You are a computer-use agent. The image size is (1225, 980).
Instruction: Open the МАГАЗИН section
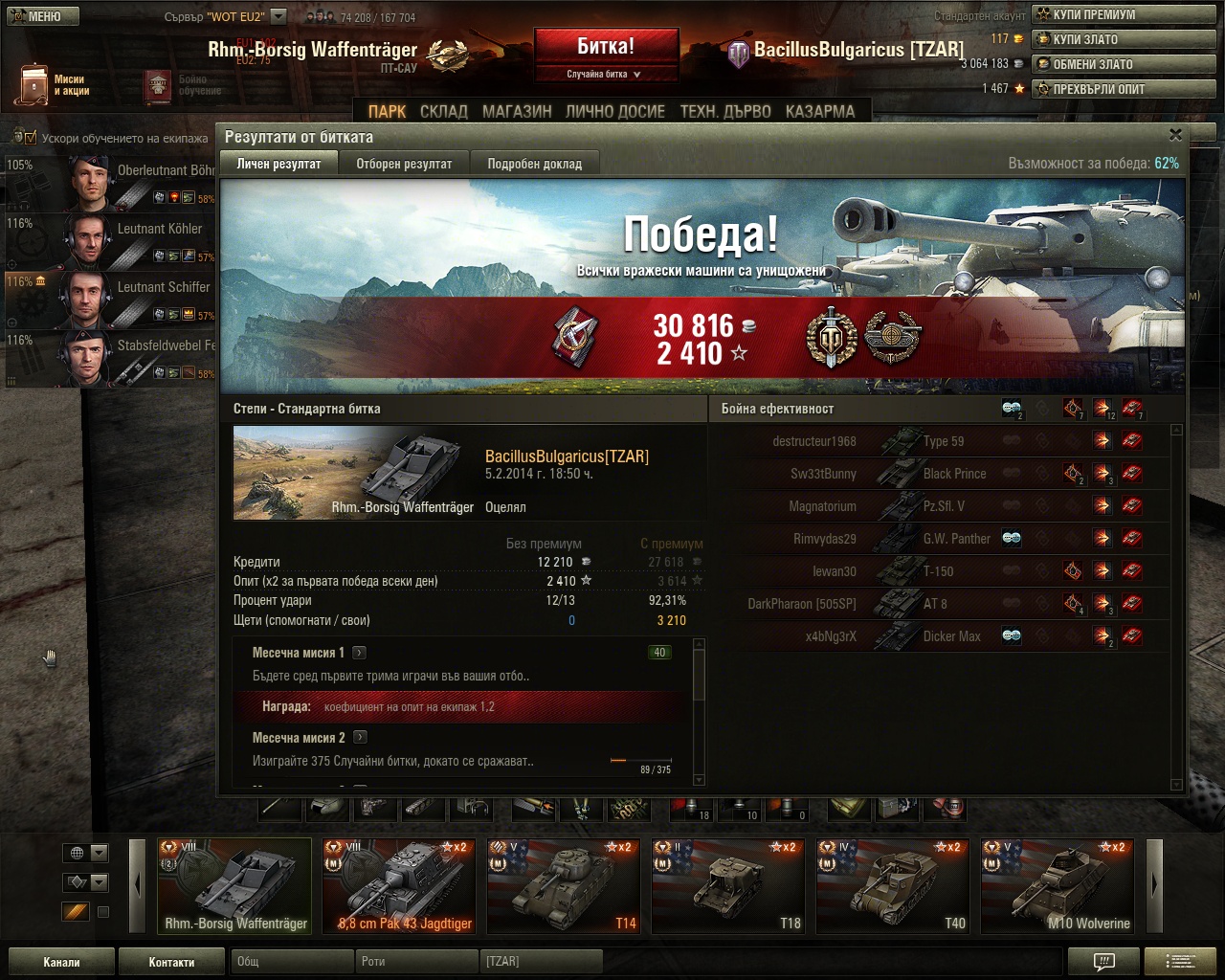[x=517, y=111]
